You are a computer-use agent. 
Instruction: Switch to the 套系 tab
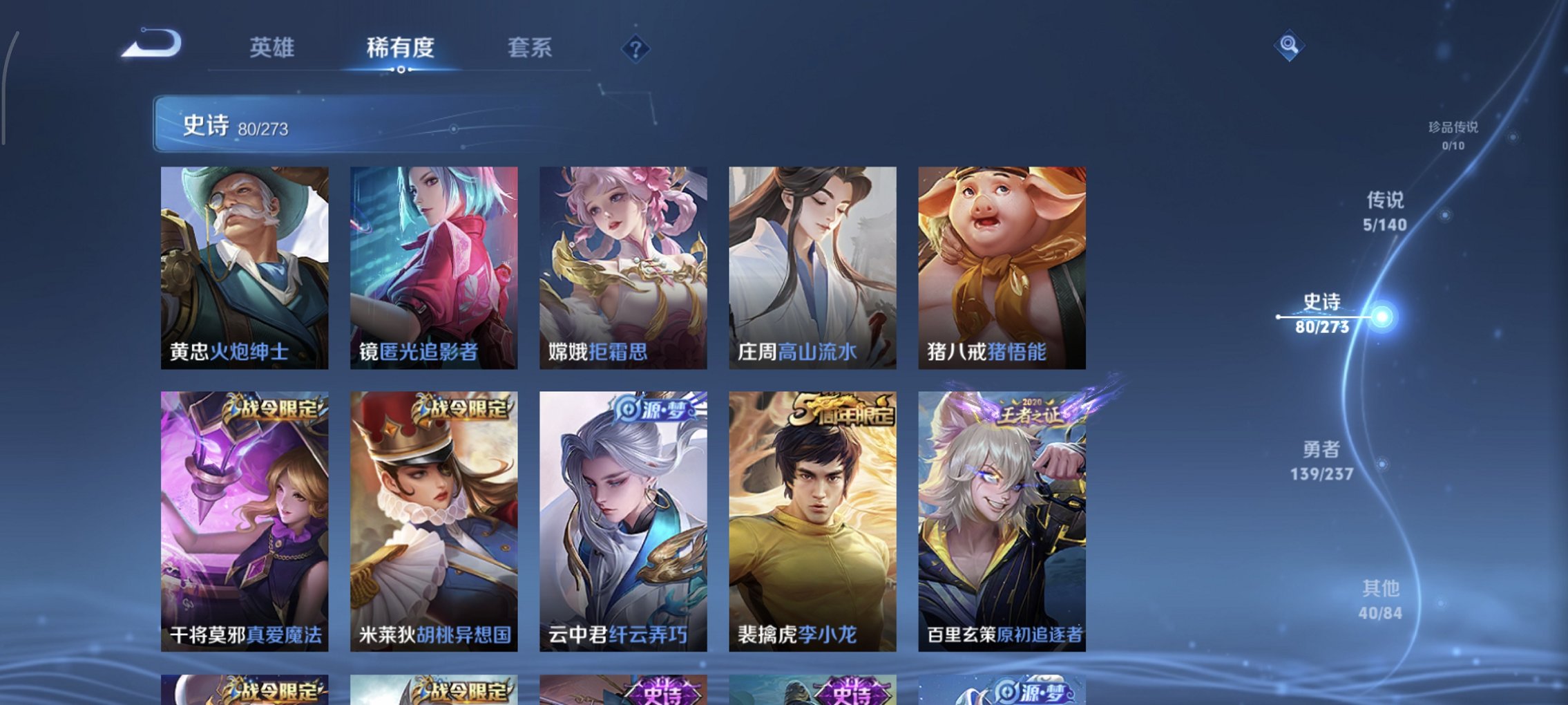click(530, 48)
